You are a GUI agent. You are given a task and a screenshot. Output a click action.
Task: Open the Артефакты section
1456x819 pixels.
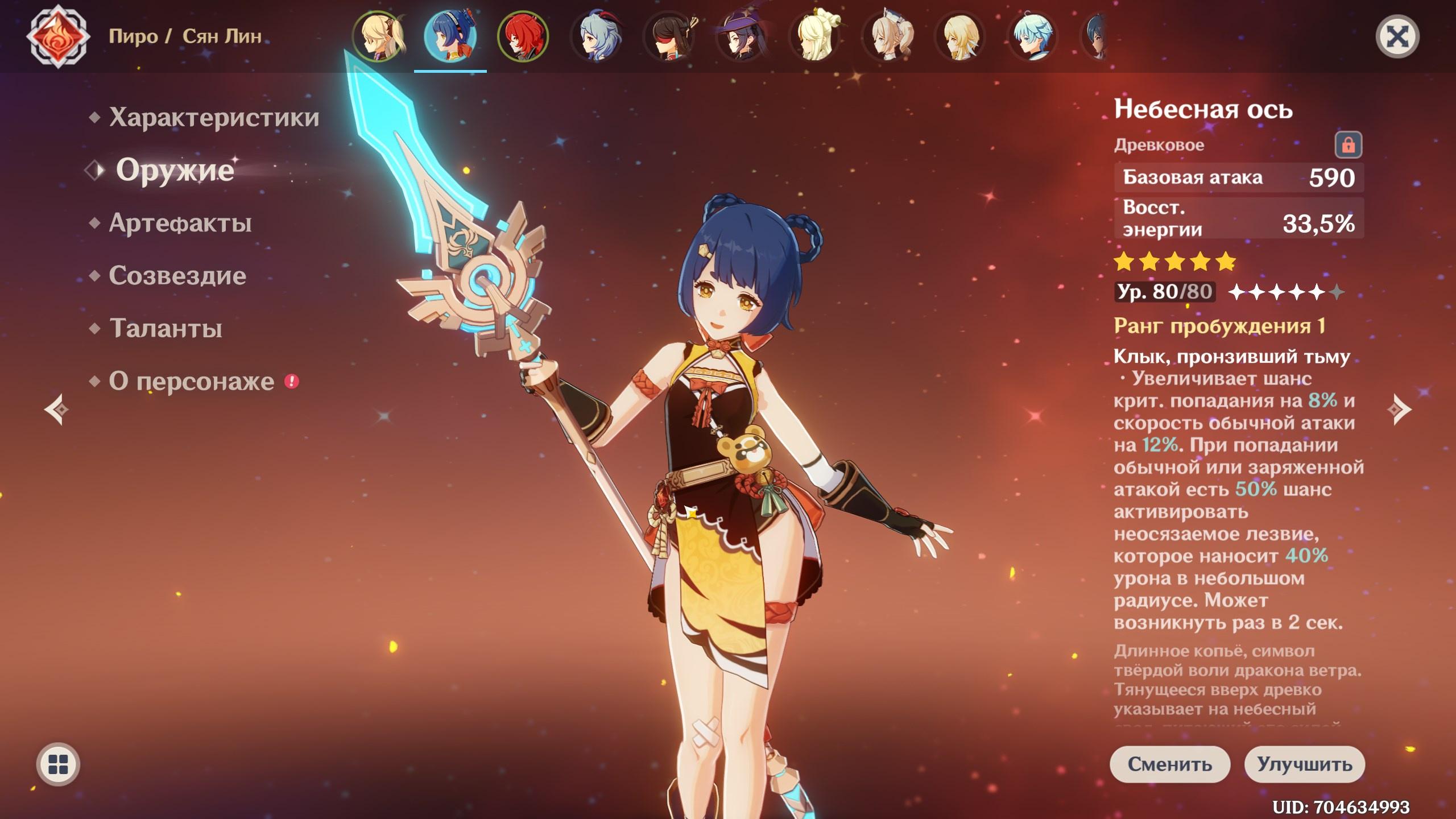(180, 223)
